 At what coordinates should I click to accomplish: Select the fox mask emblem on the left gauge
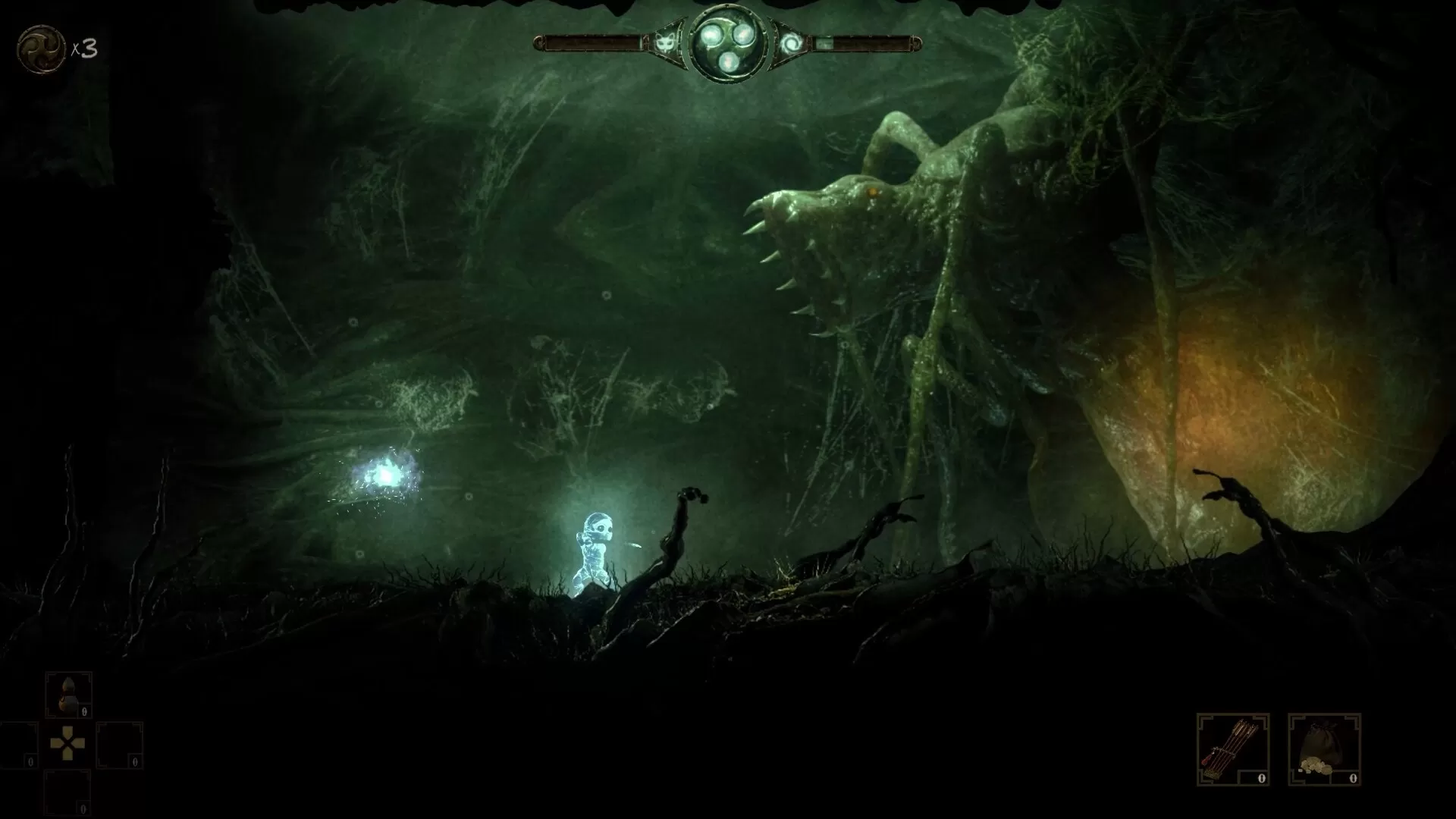pos(664,43)
